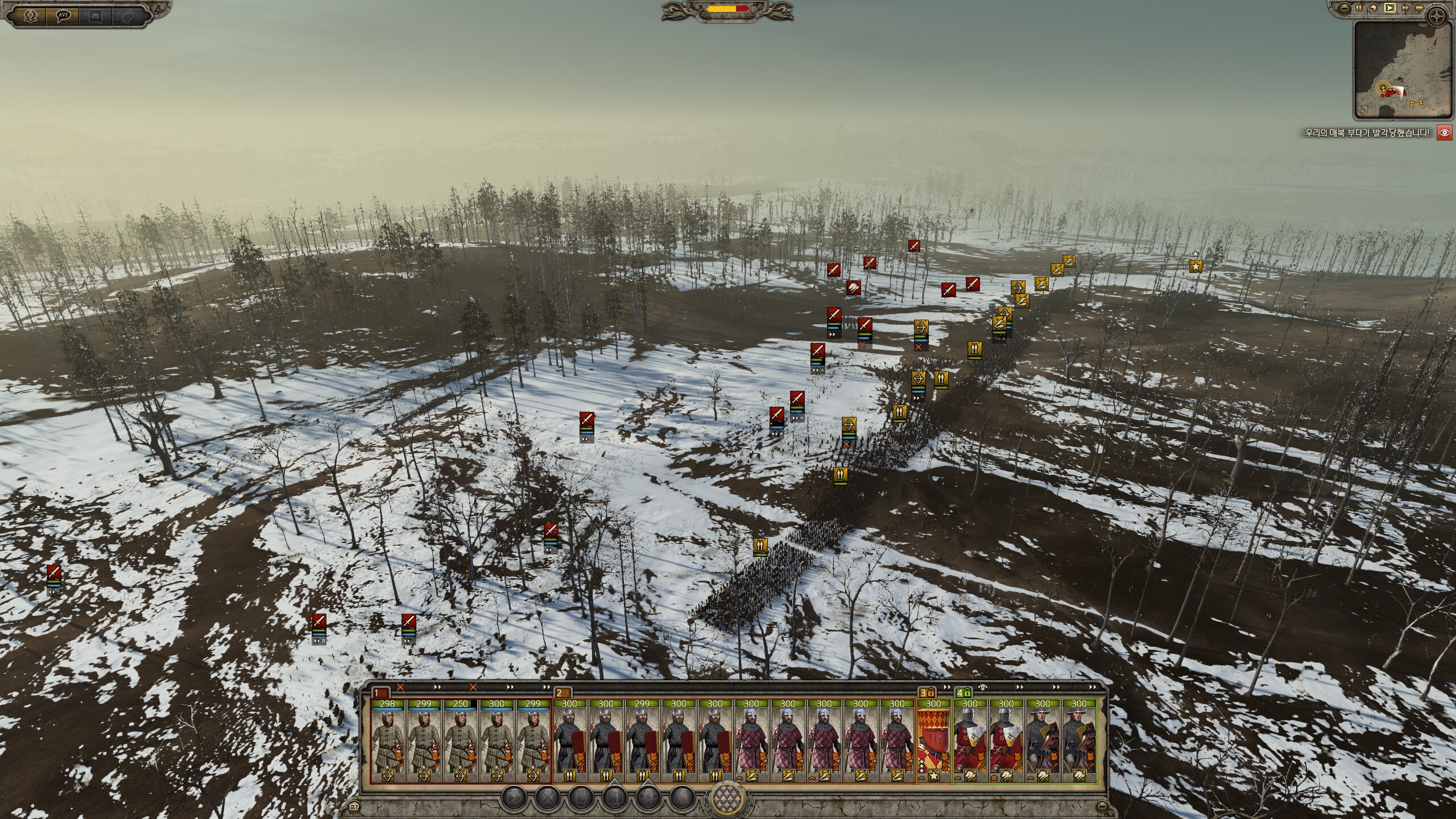Activate the crossed swords melee order button
The image size is (1456, 819).
pyautogui.click(x=547, y=799)
